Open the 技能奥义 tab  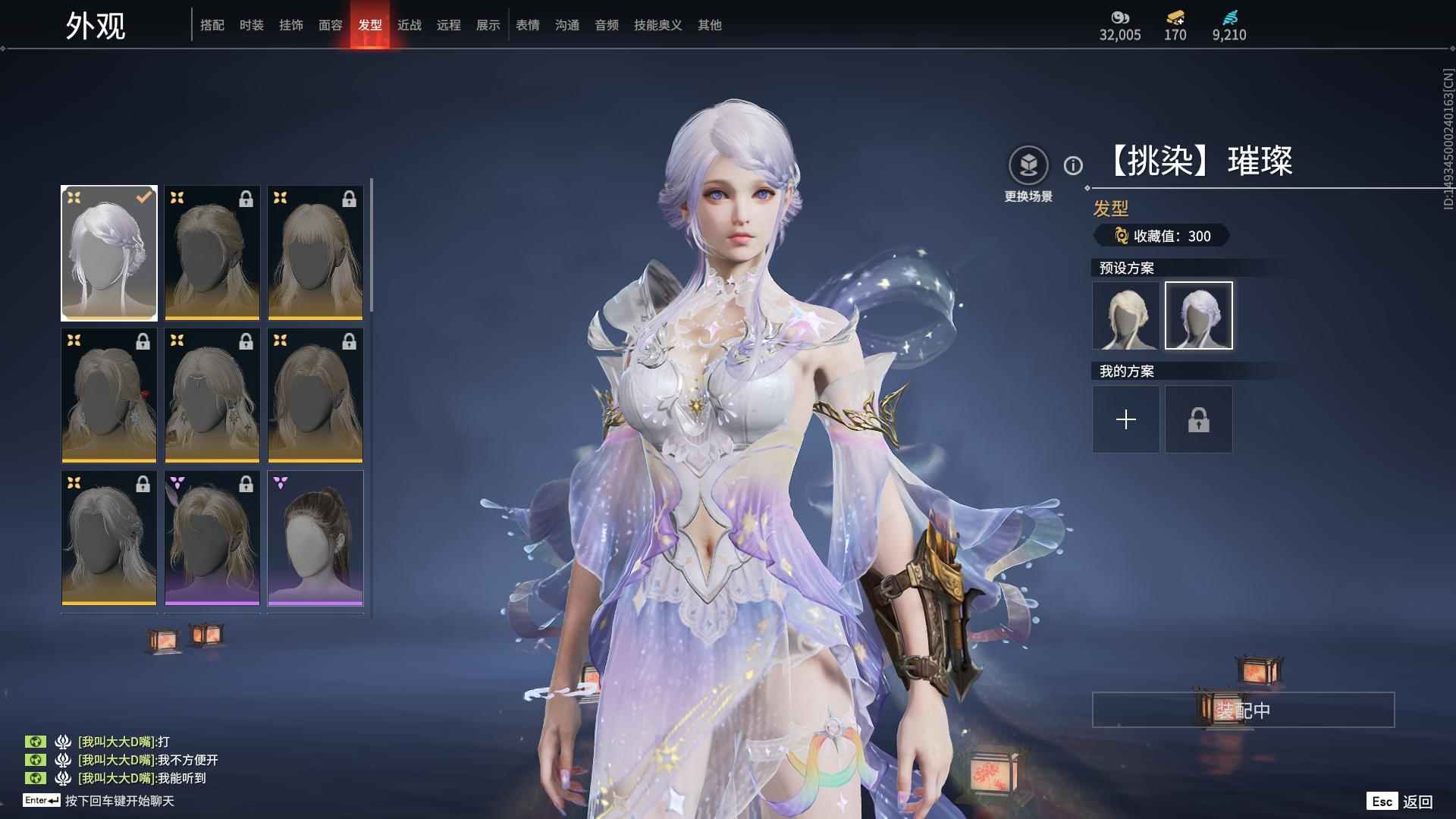pos(657,25)
